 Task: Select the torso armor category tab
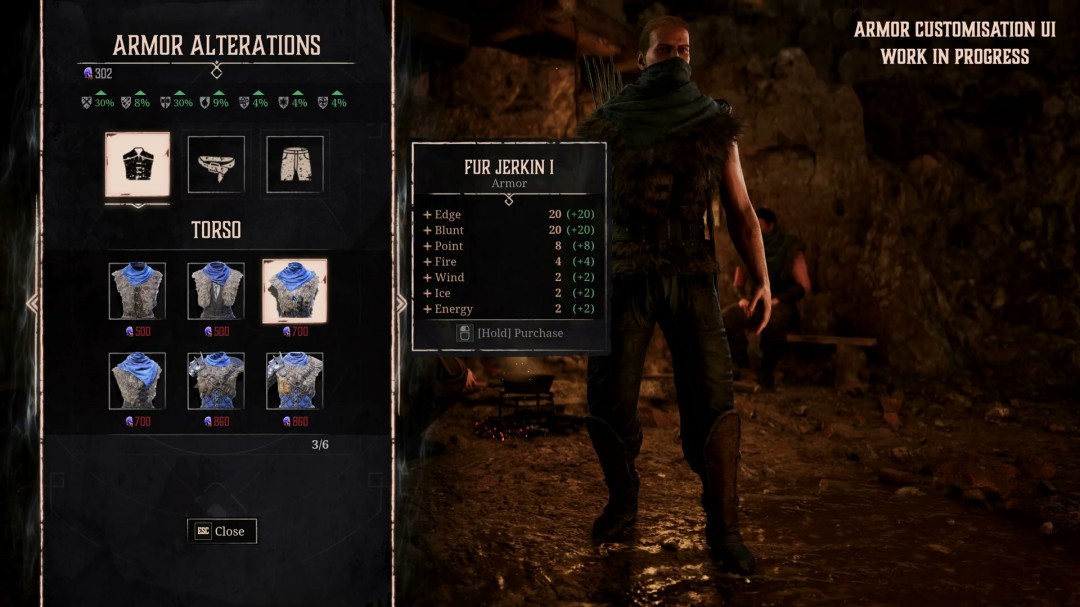point(137,165)
